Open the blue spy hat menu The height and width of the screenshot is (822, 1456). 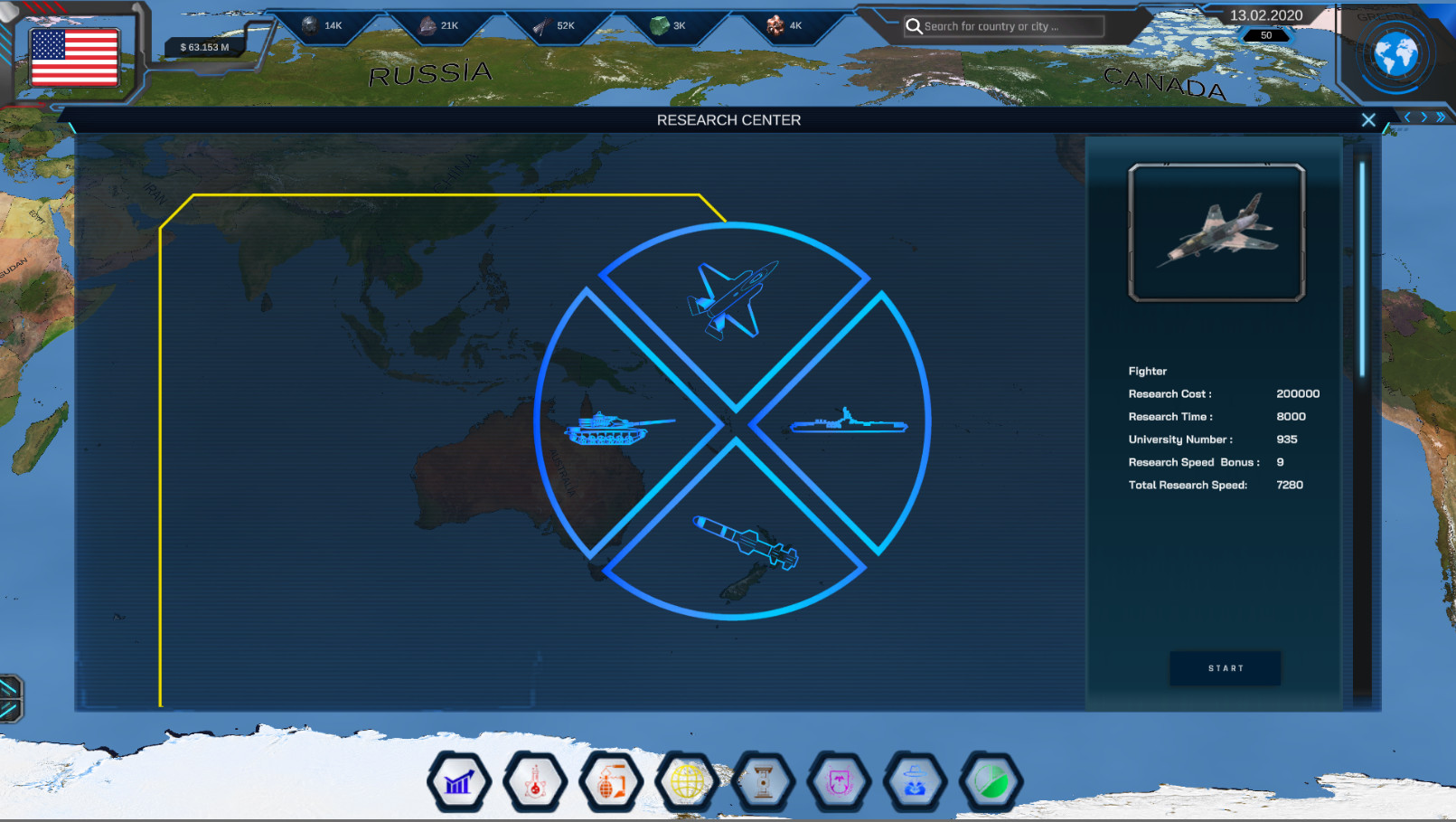(915, 781)
